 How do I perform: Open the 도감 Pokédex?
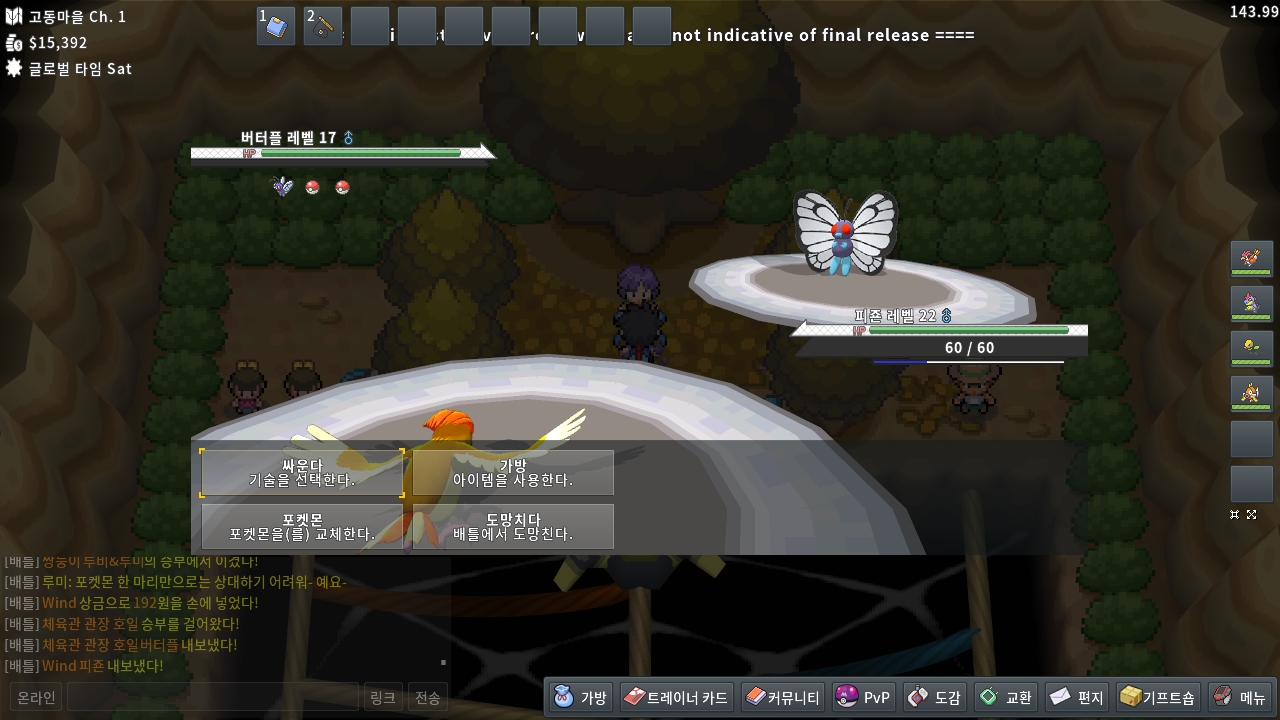935,697
